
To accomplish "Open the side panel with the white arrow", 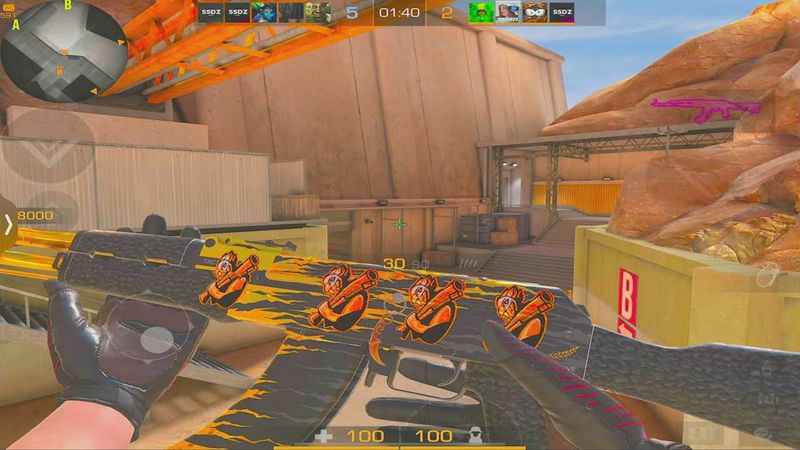I will [9, 225].
